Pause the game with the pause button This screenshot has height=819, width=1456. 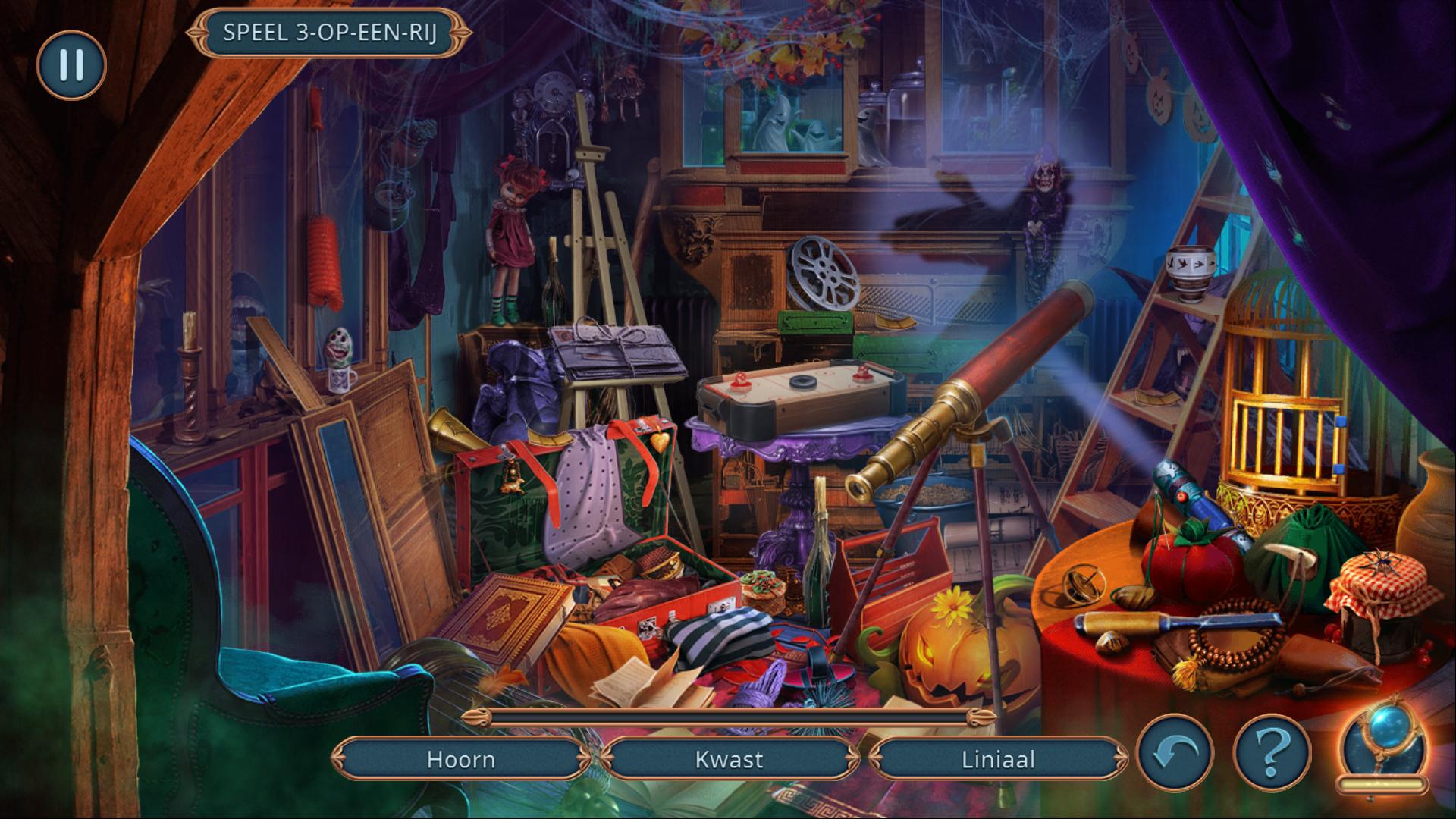(71, 65)
